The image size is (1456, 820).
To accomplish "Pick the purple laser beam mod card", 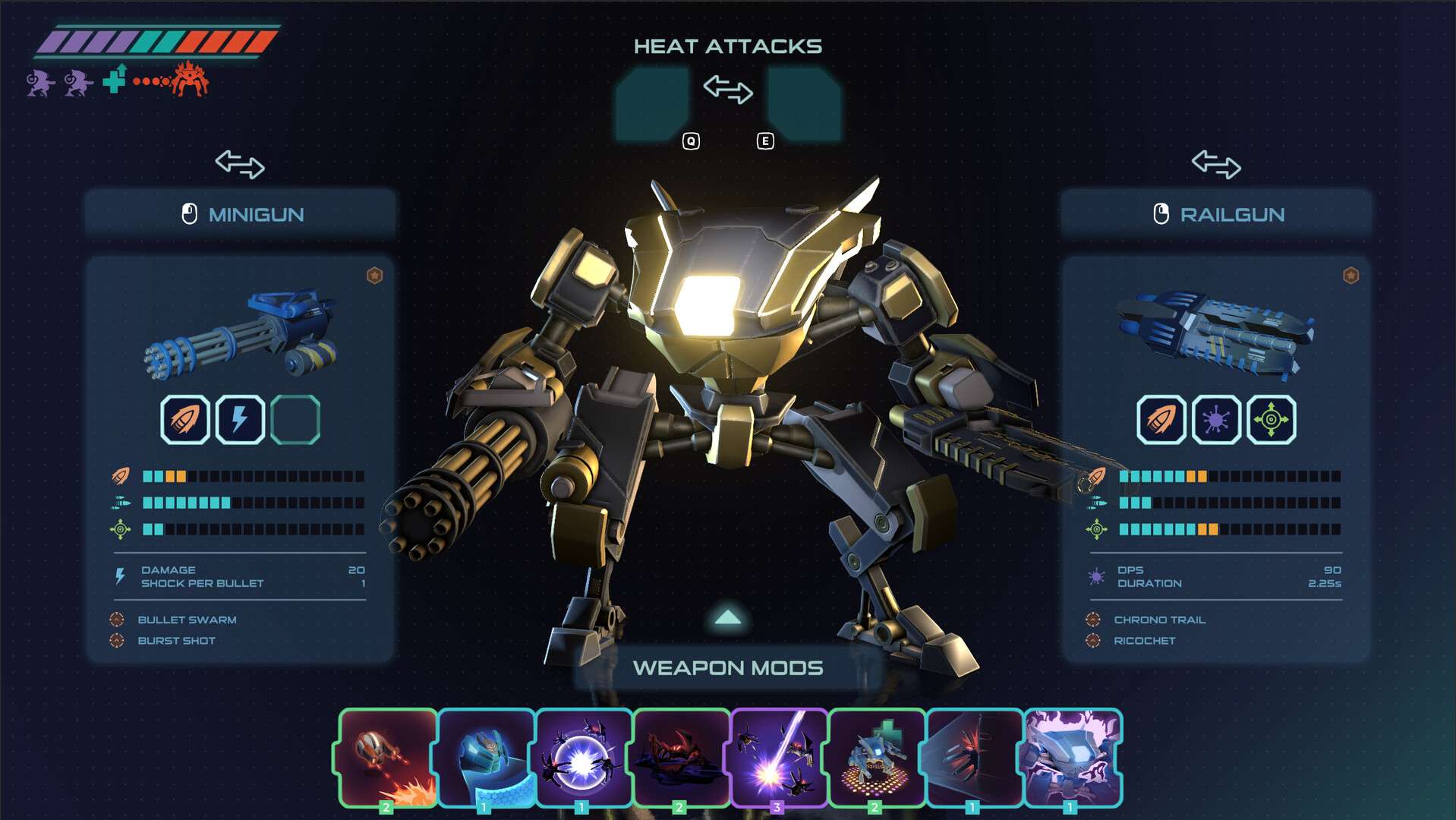I will click(779, 757).
